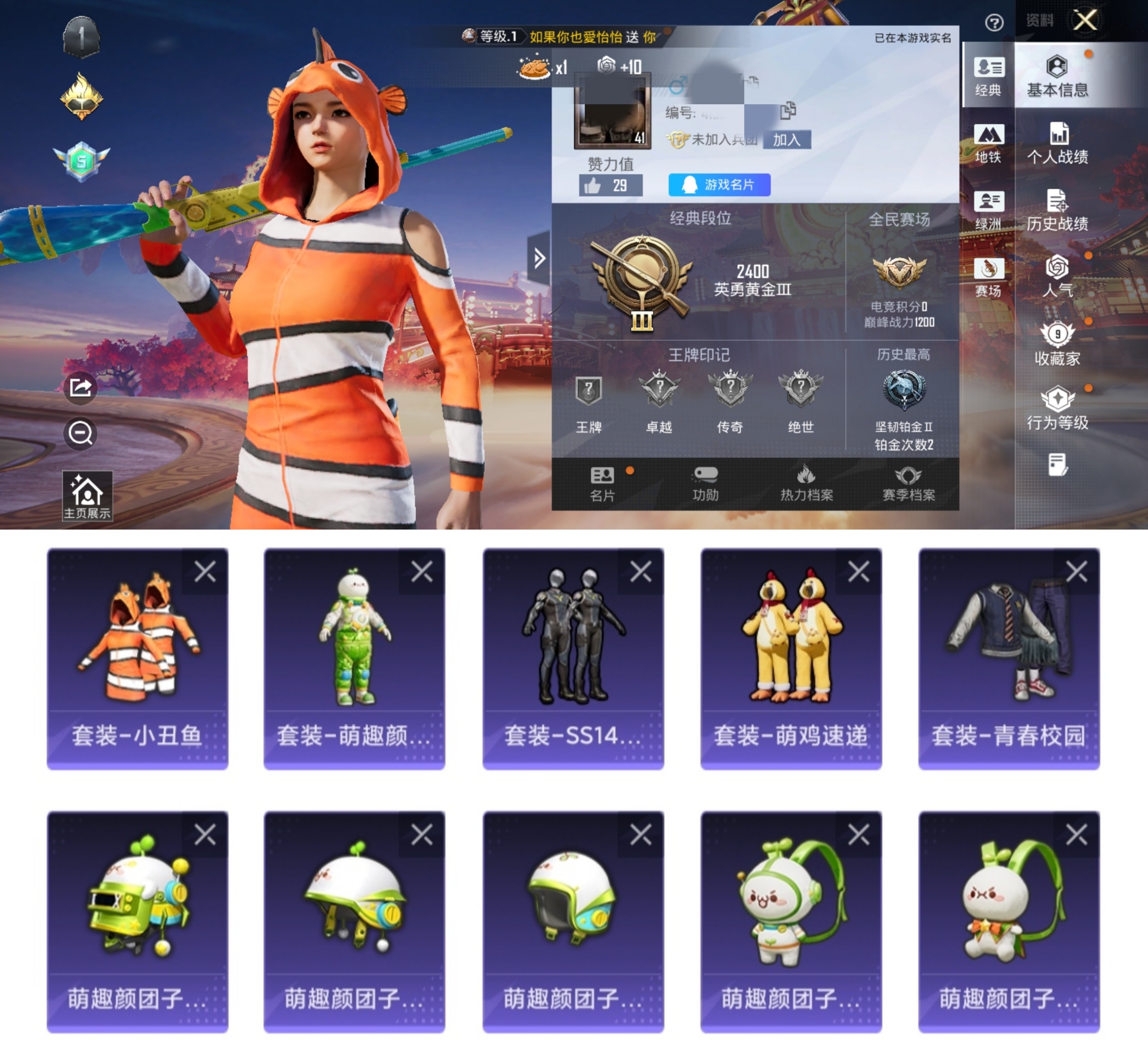Click the 游戏名片 button

(x=719, y=184)
